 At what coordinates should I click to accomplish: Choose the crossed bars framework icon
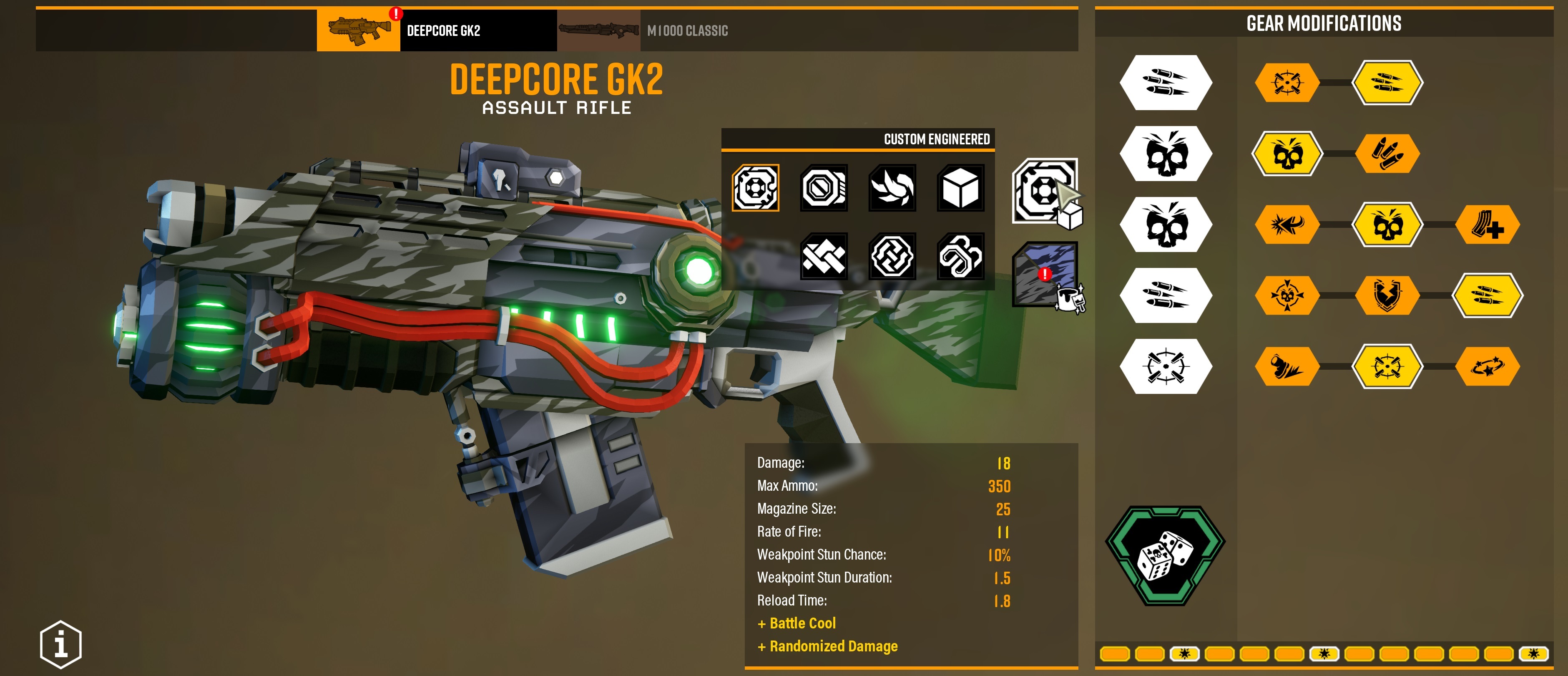tap(824, 256)
